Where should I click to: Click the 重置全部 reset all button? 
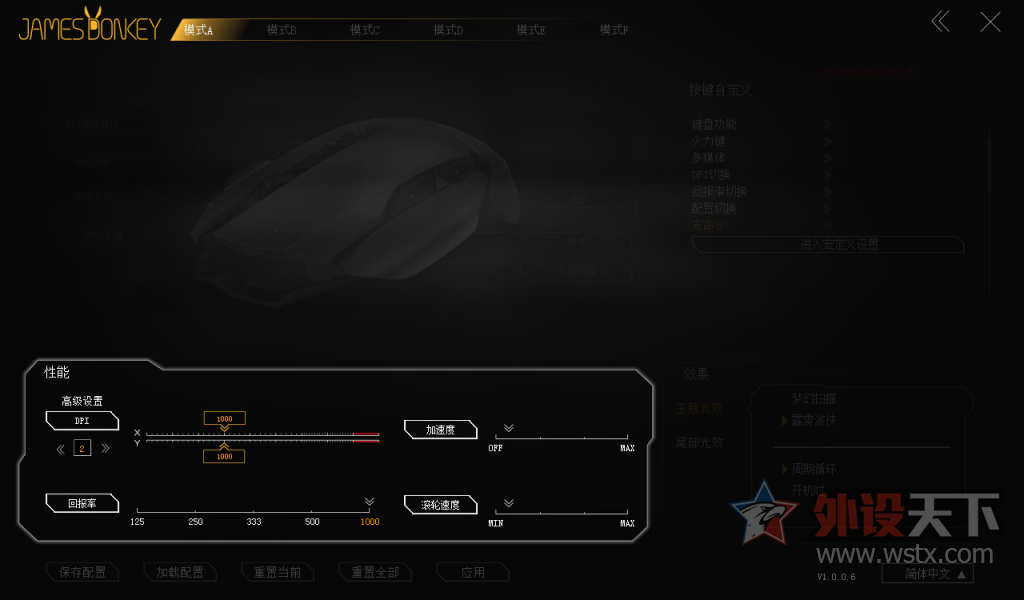[x=375, y=573]
